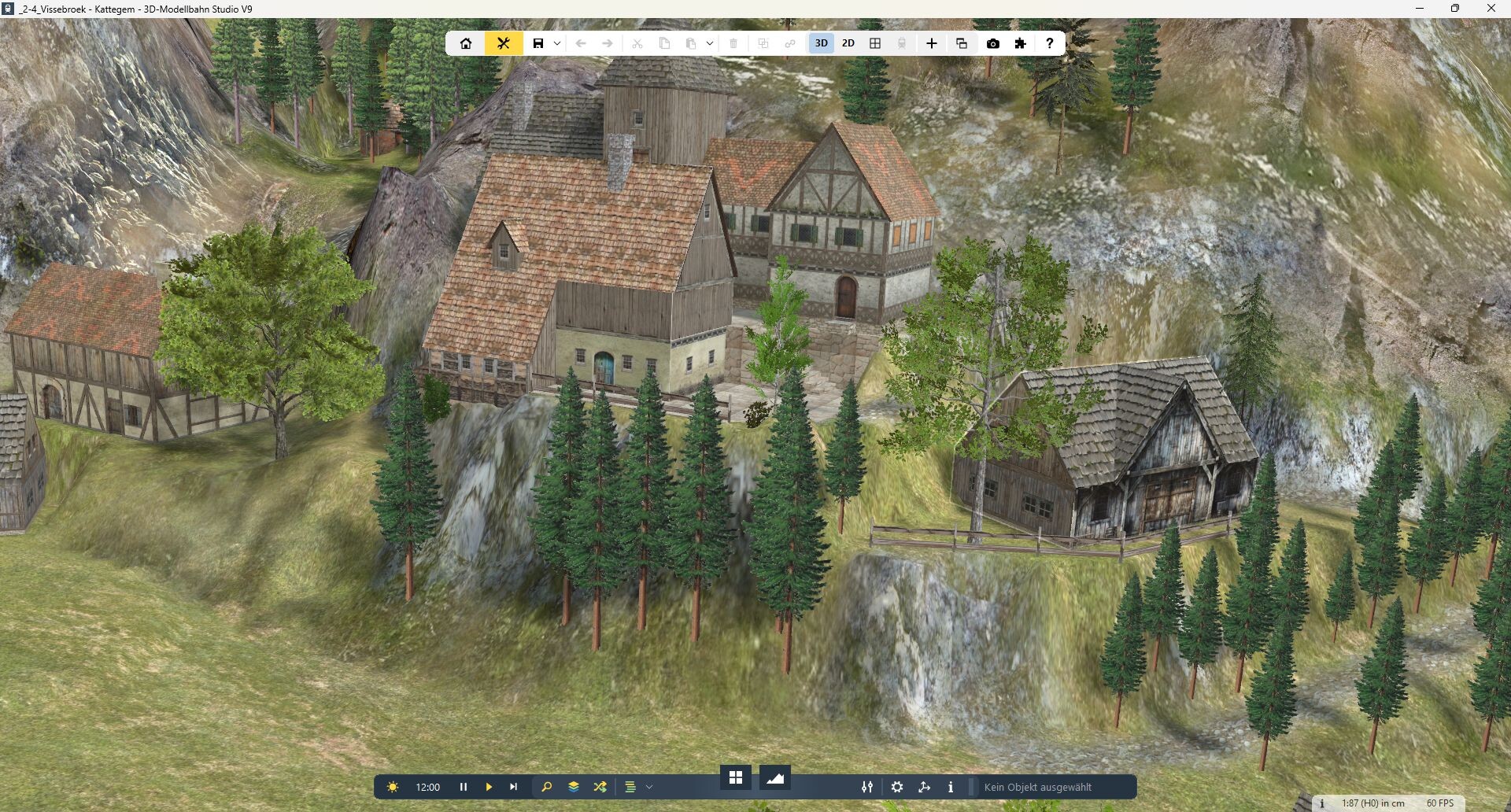The height and width of the screenshot is (812, 1511).
Task: Click the sun time-of-day icon
Action: tap(393, 787)
